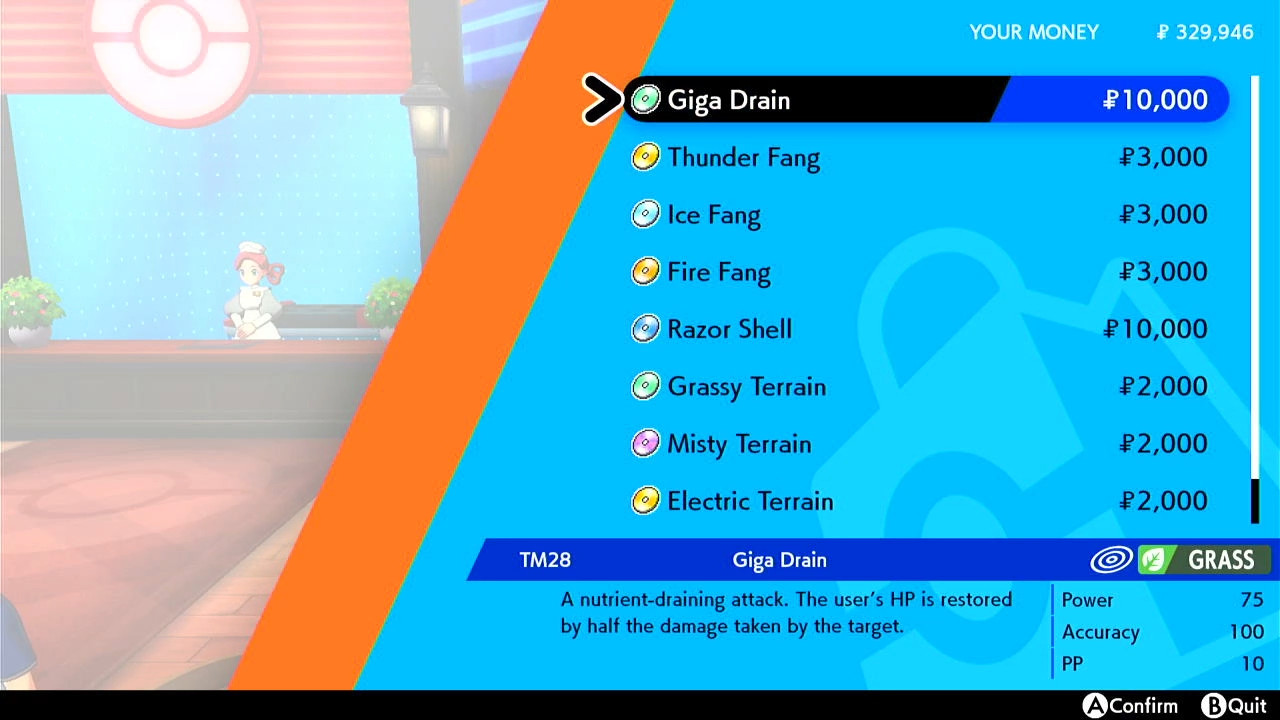This screenshot has width=1280, height=720.
Task: Select the Misty Terrain pink TM disc
Action: (x=645, y=444)
